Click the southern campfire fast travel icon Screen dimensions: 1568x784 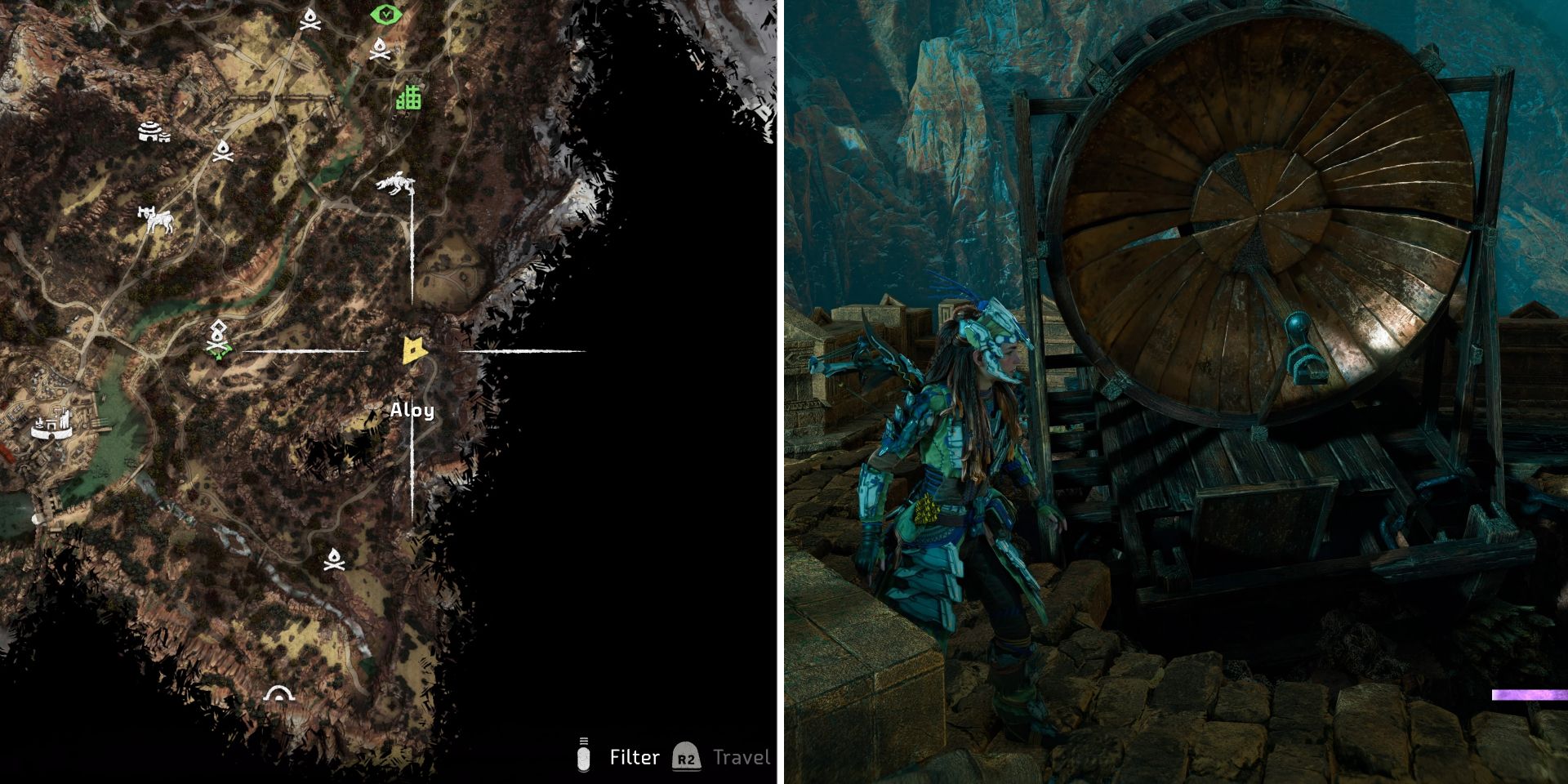334,559
